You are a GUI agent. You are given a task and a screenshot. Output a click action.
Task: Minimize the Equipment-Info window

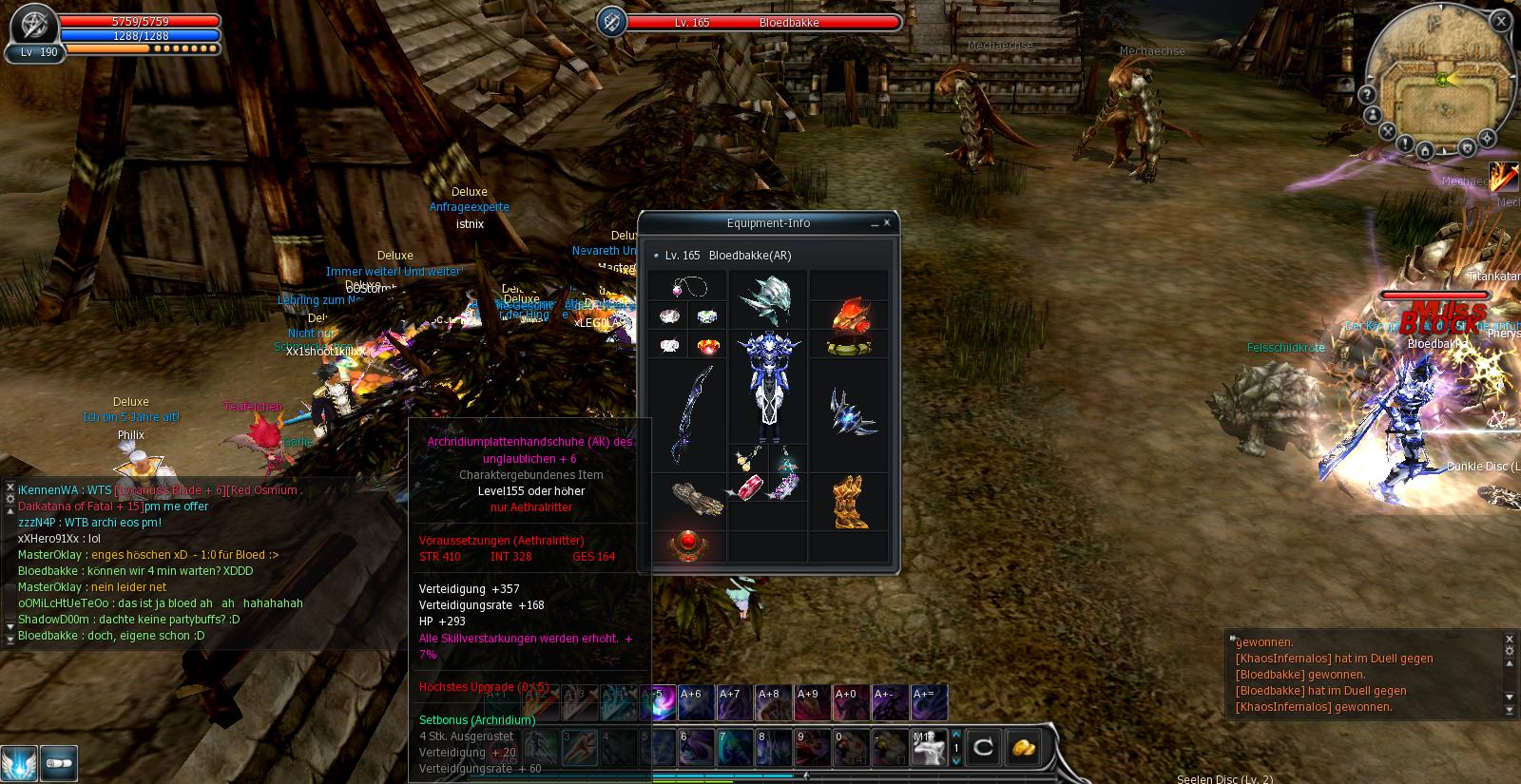(874, 223)
